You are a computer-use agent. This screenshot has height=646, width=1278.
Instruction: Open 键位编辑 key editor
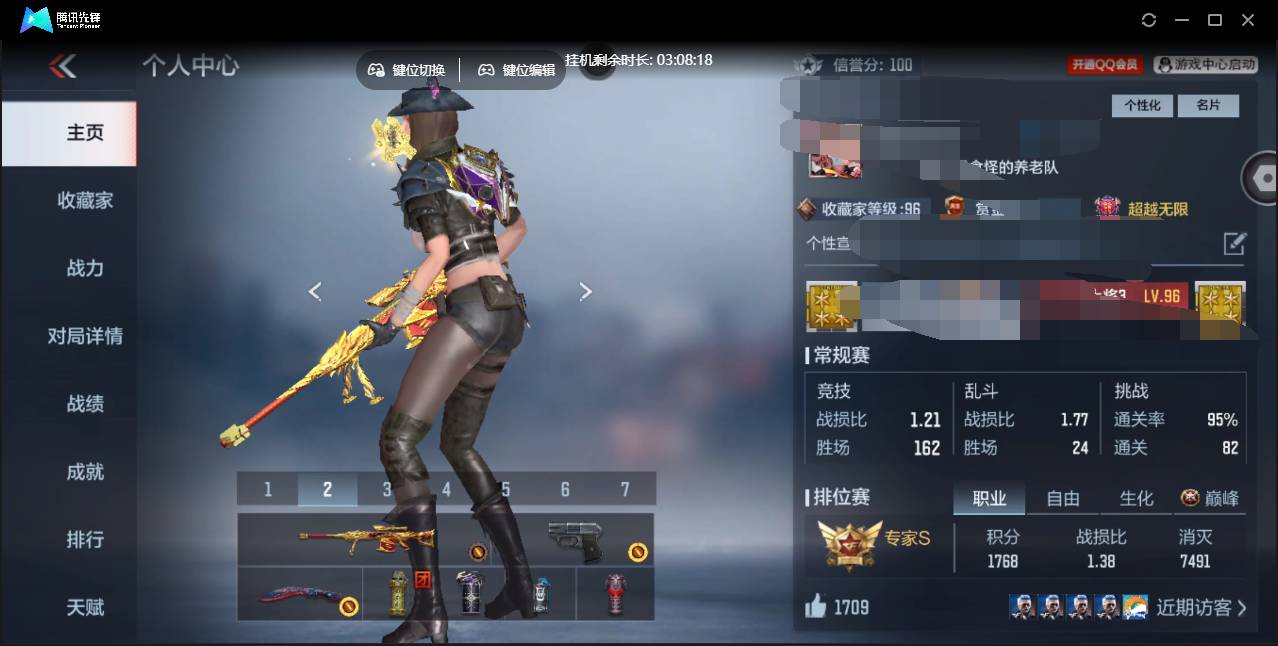tap(516, 70)
